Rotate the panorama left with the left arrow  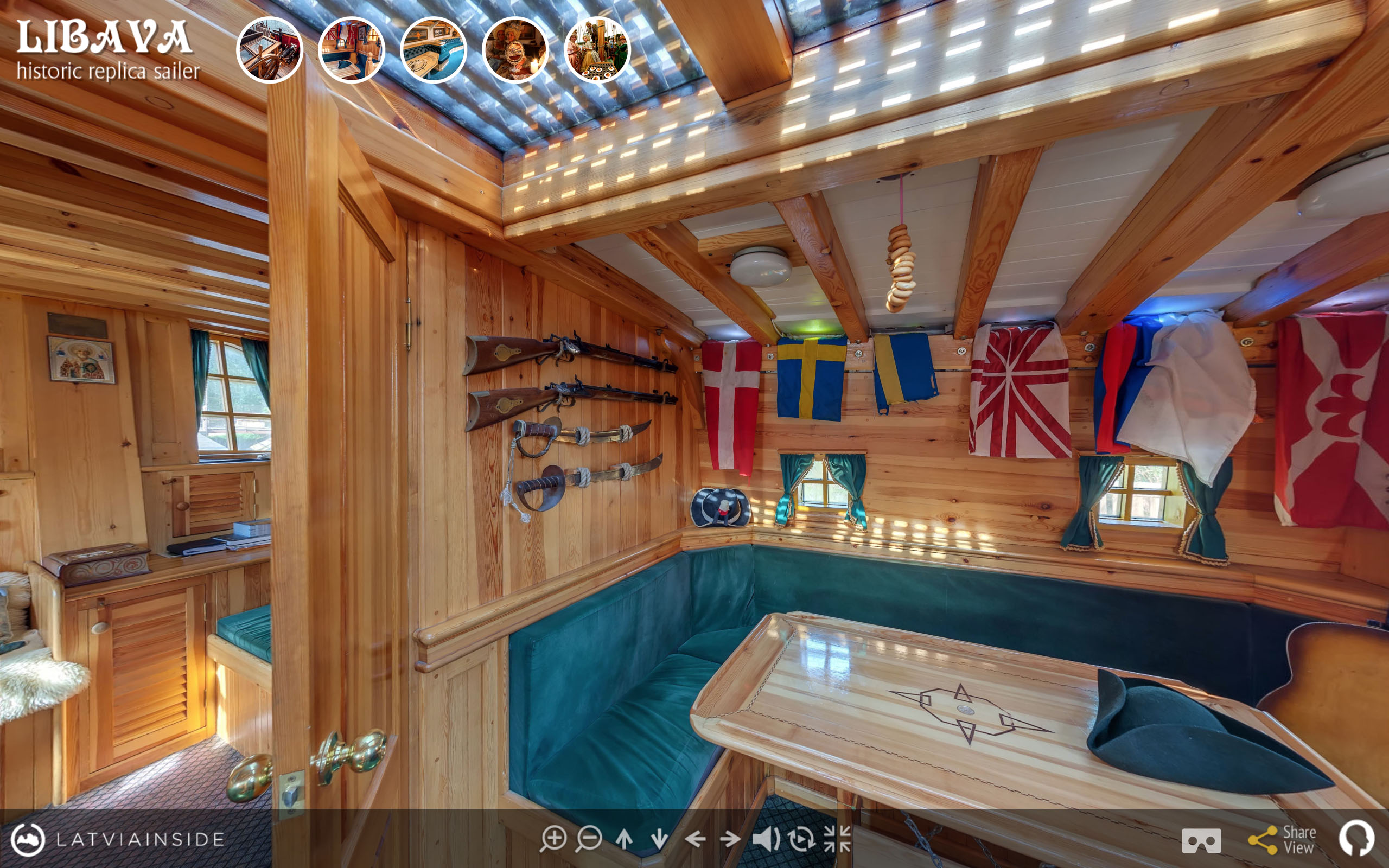(x=695, y=839)
